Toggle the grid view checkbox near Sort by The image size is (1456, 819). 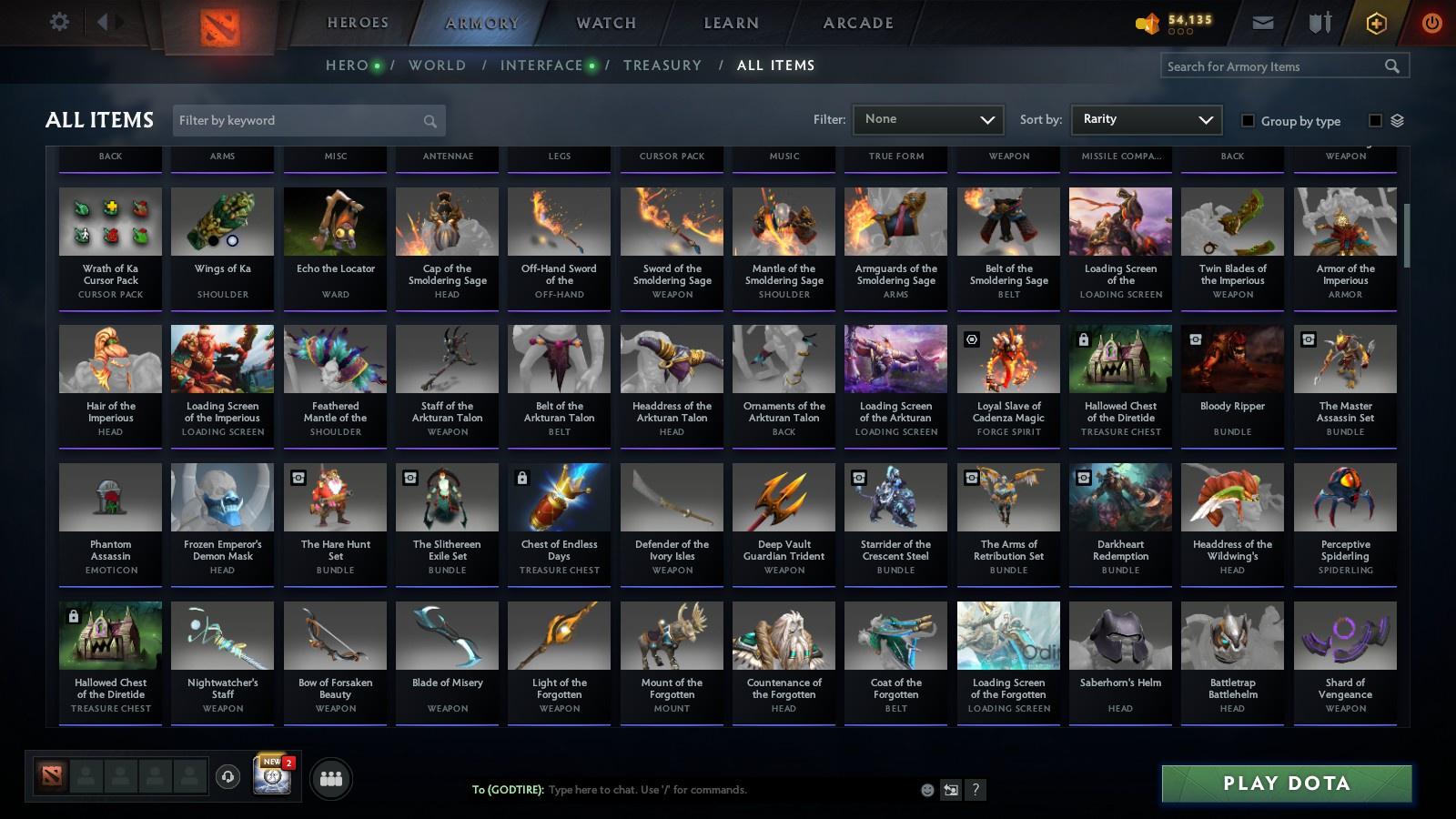click(x=1376, y=120)
